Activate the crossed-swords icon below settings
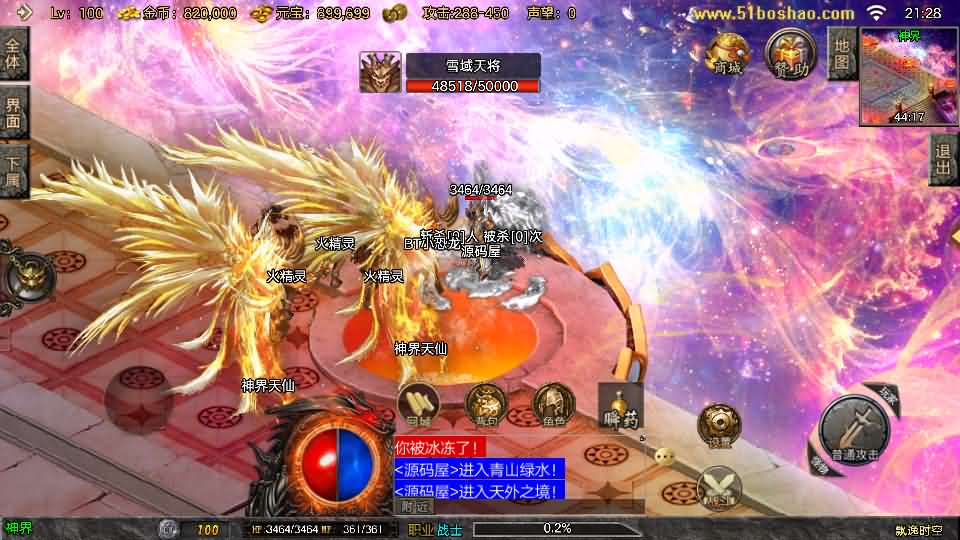 pos(717,487)
